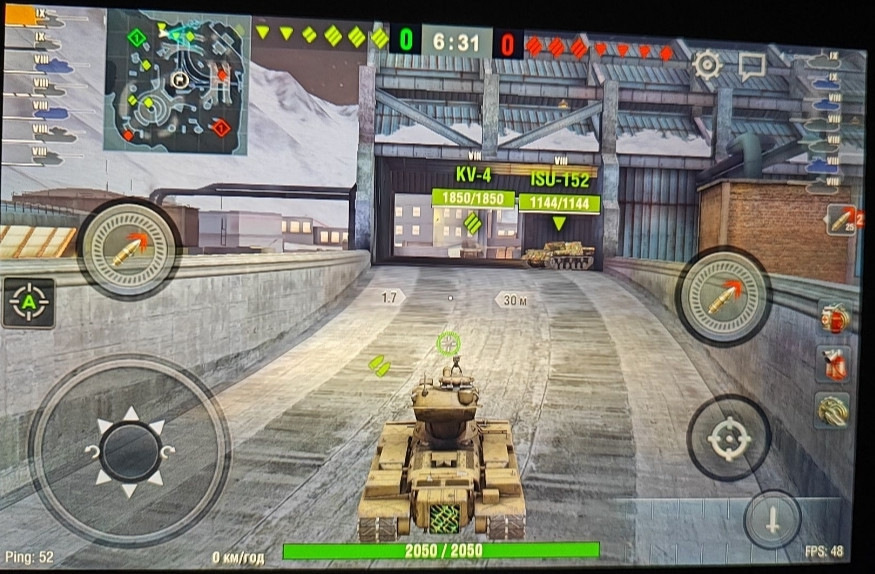The height and width of the screenshot is (574, 875).
Task: Select the shell type with 25 rounds
Action: [x=840, y=220]
